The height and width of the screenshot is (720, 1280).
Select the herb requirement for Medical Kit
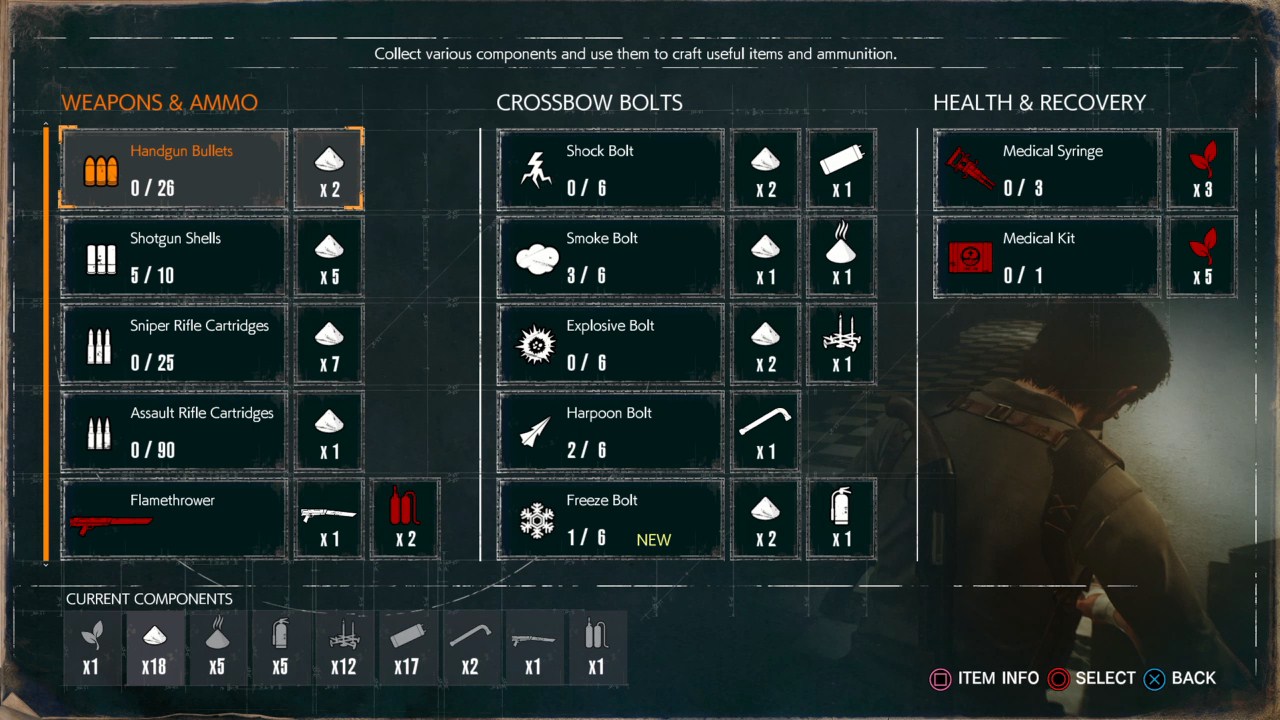click(1202, 257)
